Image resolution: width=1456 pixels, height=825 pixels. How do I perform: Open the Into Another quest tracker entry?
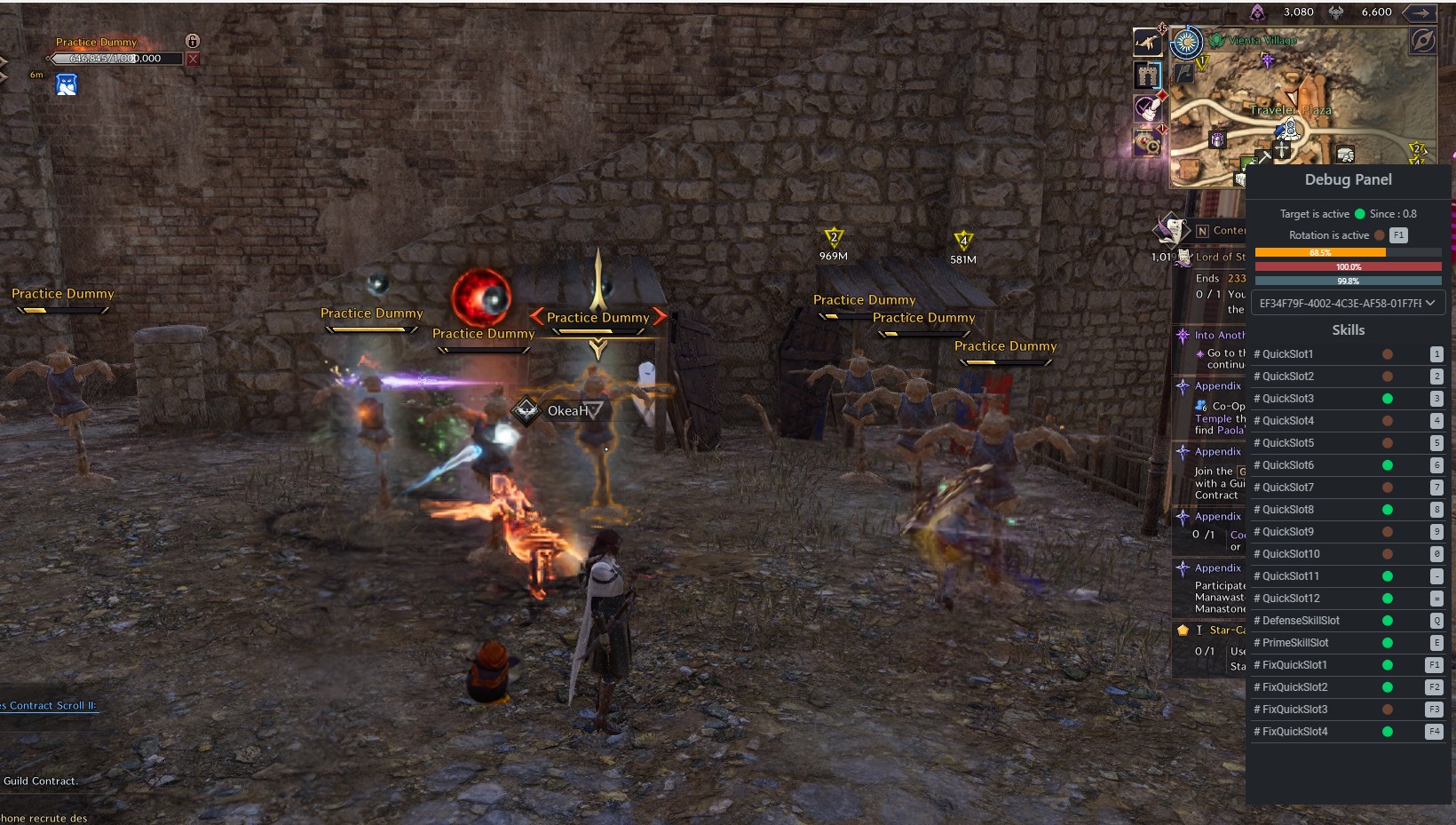[1219, 336]
